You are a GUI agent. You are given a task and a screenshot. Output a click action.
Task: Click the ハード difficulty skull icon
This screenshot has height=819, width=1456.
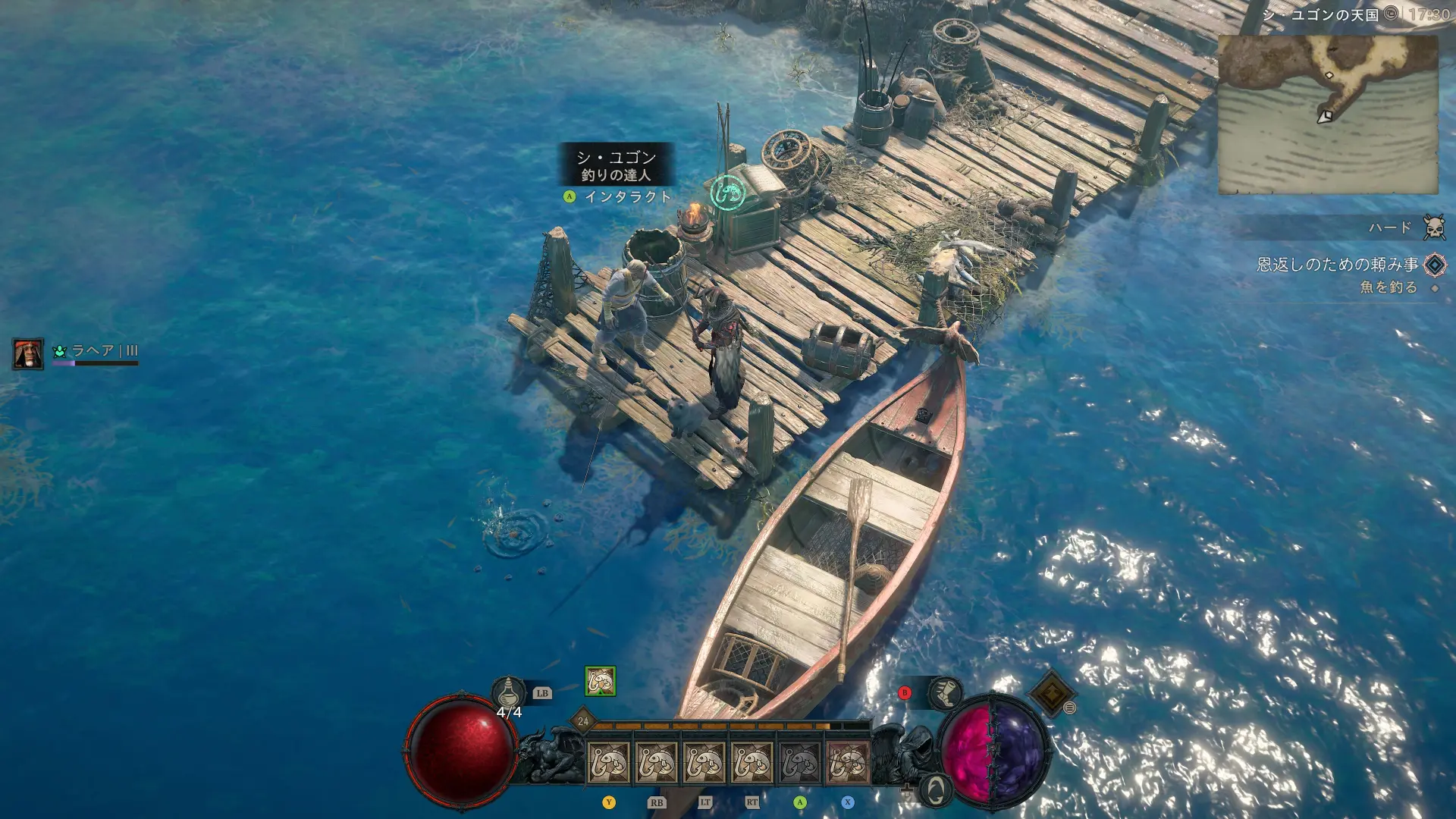click(x=1434, y=227)
